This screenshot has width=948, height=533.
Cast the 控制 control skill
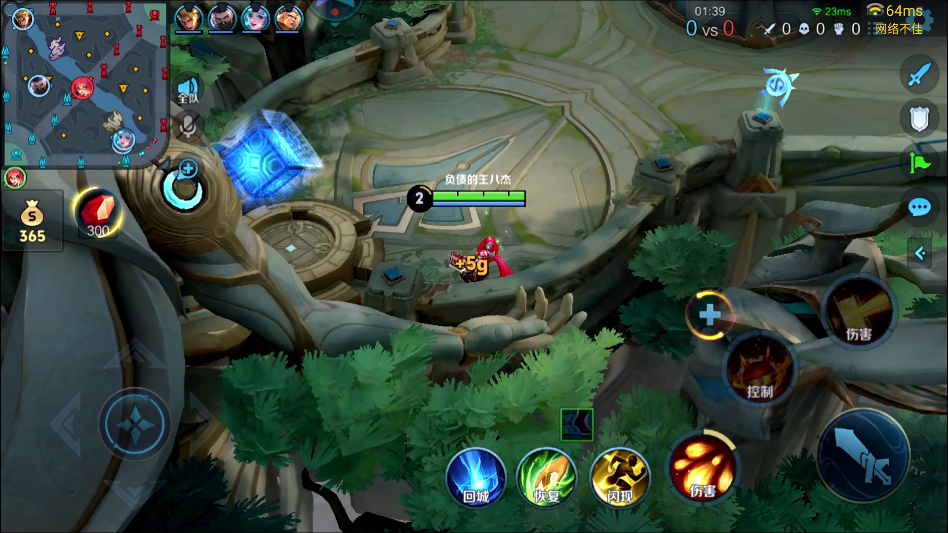point(760,368)
